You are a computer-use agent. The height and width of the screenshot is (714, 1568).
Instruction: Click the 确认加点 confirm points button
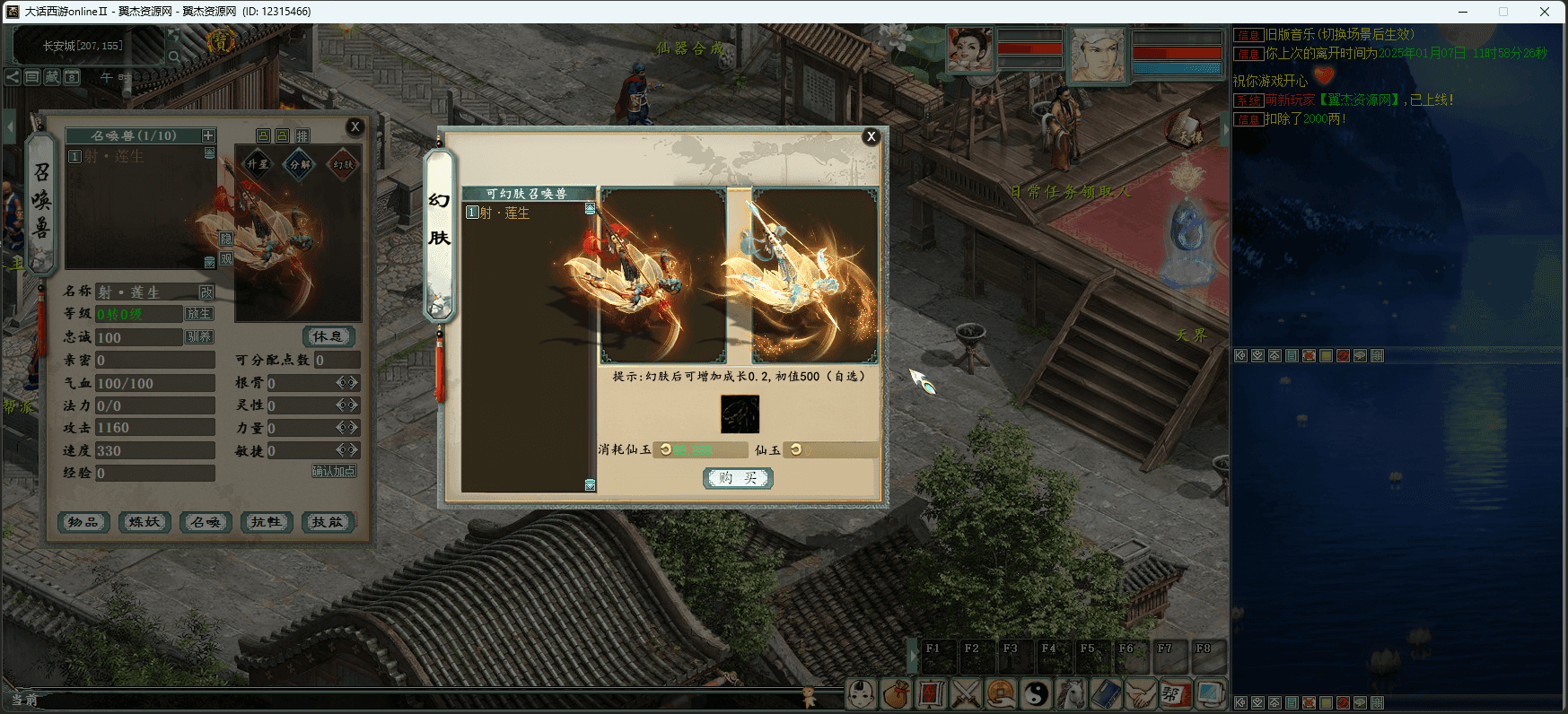(334, 471)
